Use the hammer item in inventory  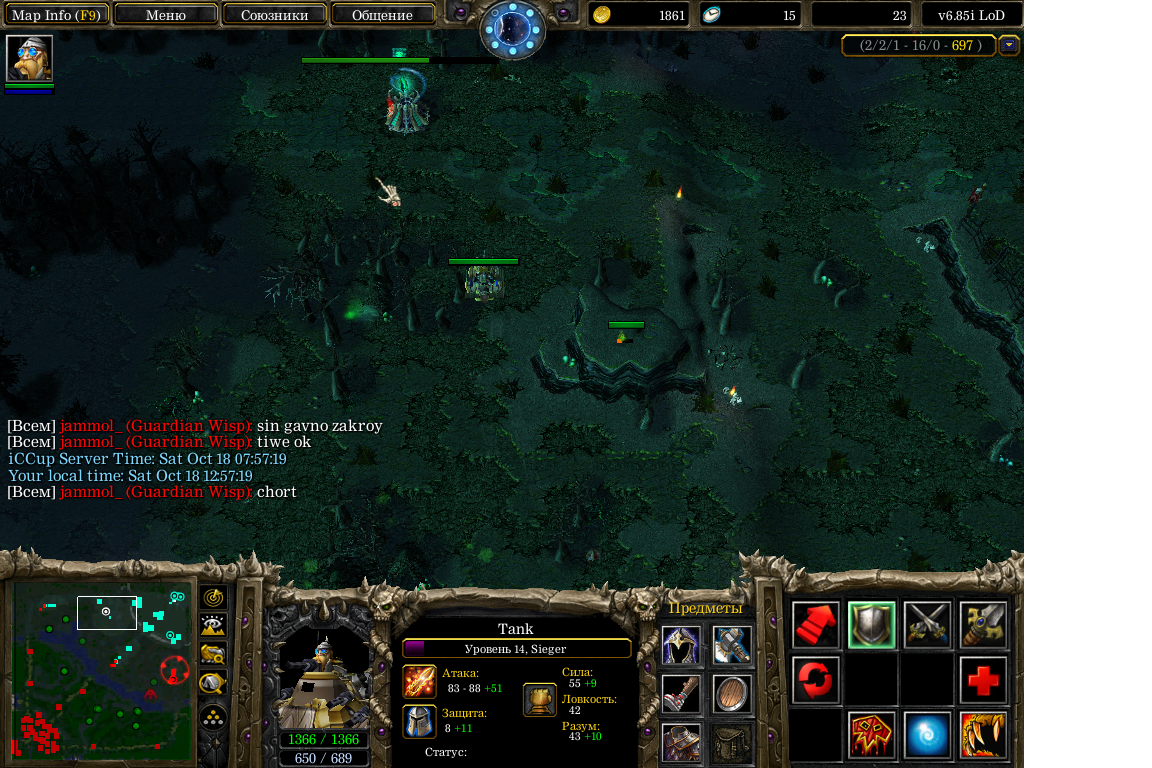732,645
